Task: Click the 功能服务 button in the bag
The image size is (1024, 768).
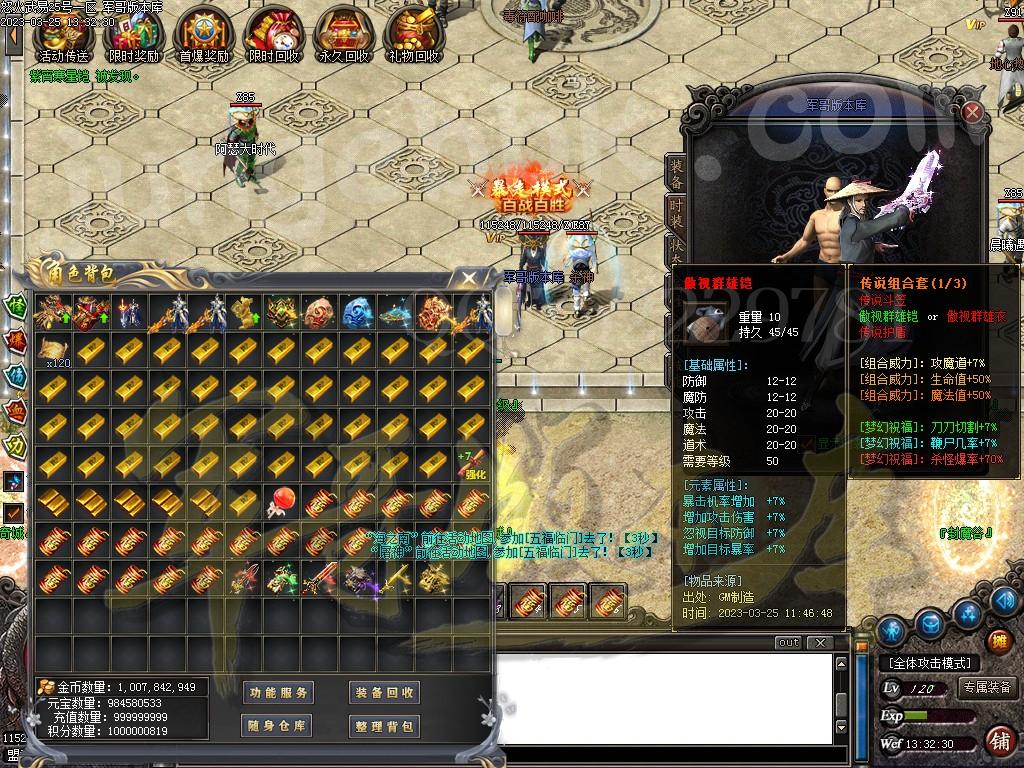Action: [278, 692]
